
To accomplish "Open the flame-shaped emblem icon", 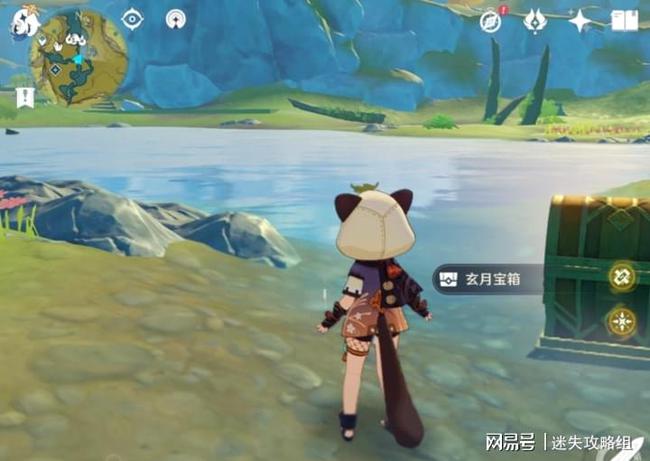I will 534,21.
